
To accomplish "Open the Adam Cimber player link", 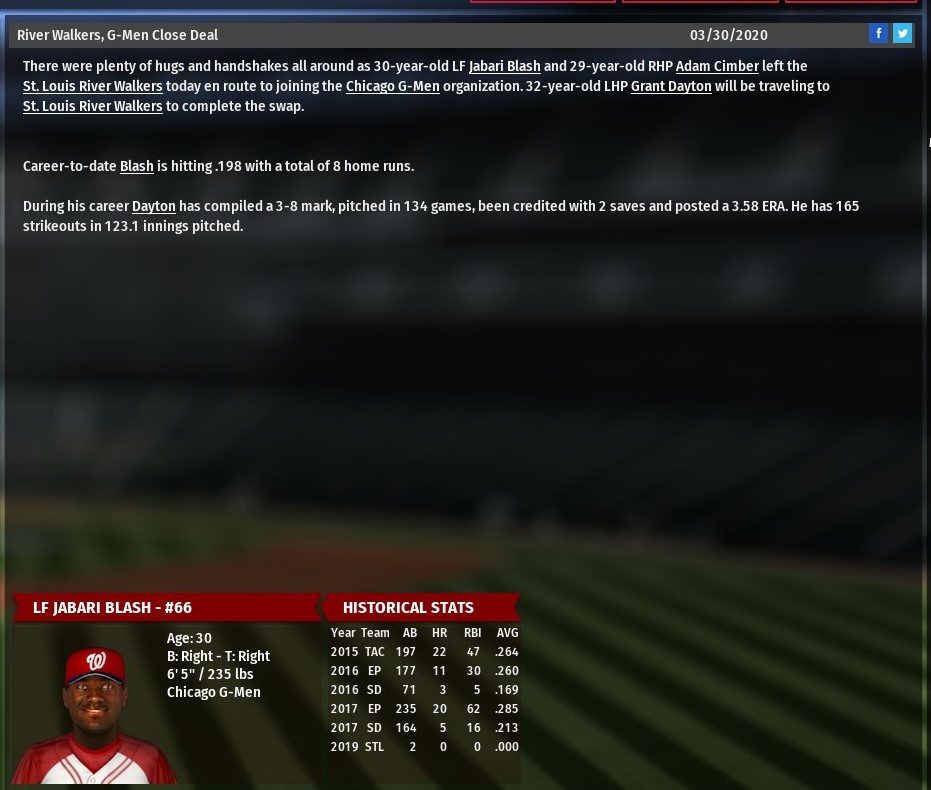I will tap(717, 66).
